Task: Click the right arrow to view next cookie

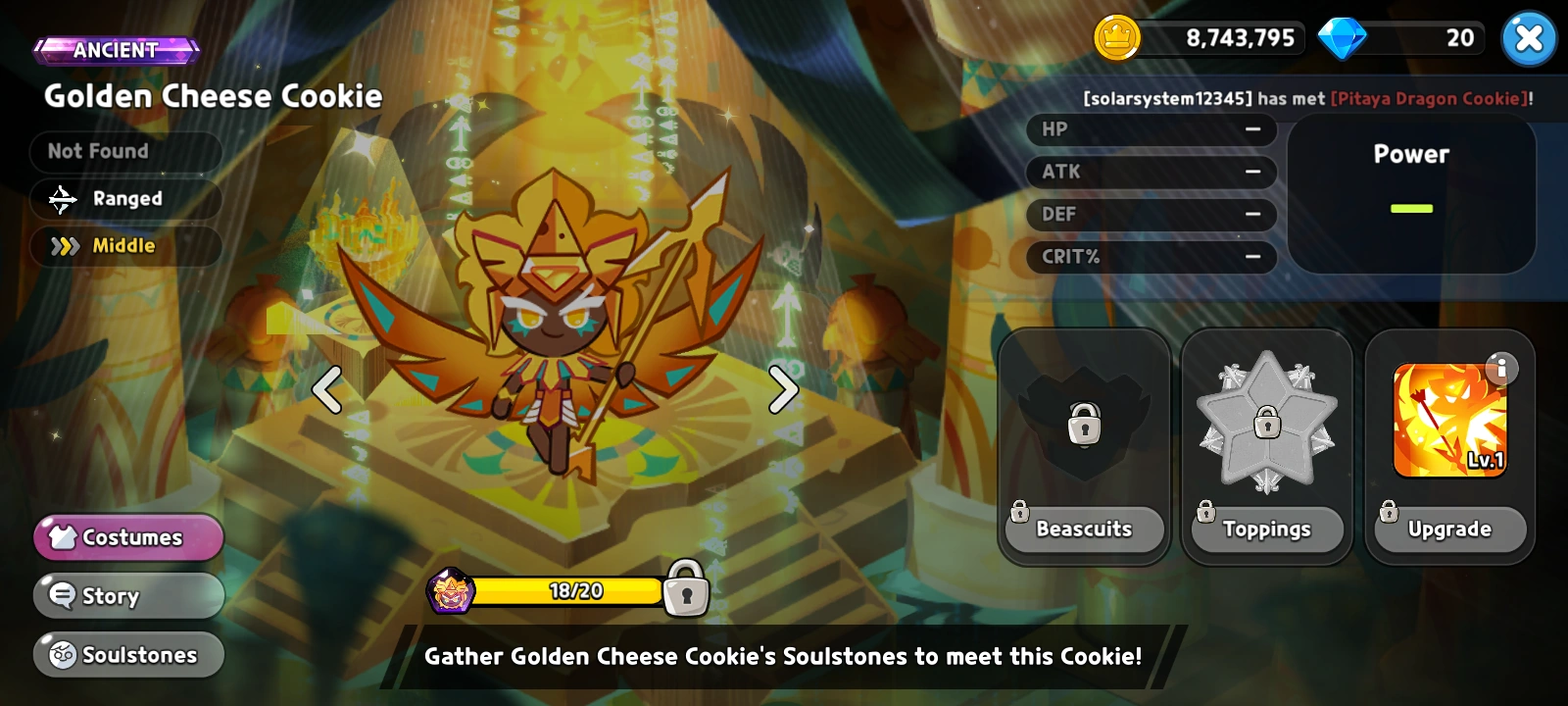Action: coord(782,389)
